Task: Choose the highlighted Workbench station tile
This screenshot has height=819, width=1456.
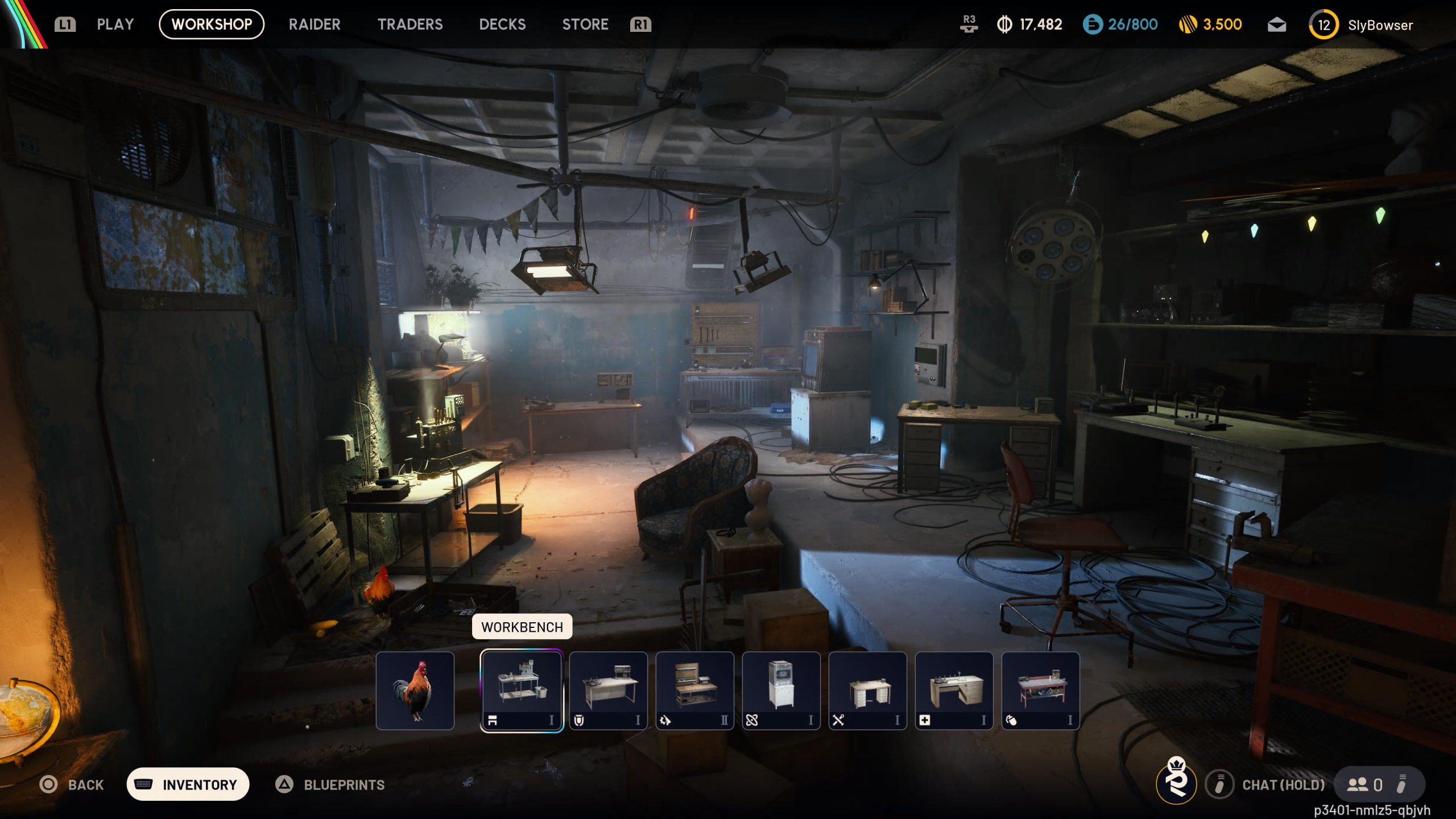Action: (522, 690)
